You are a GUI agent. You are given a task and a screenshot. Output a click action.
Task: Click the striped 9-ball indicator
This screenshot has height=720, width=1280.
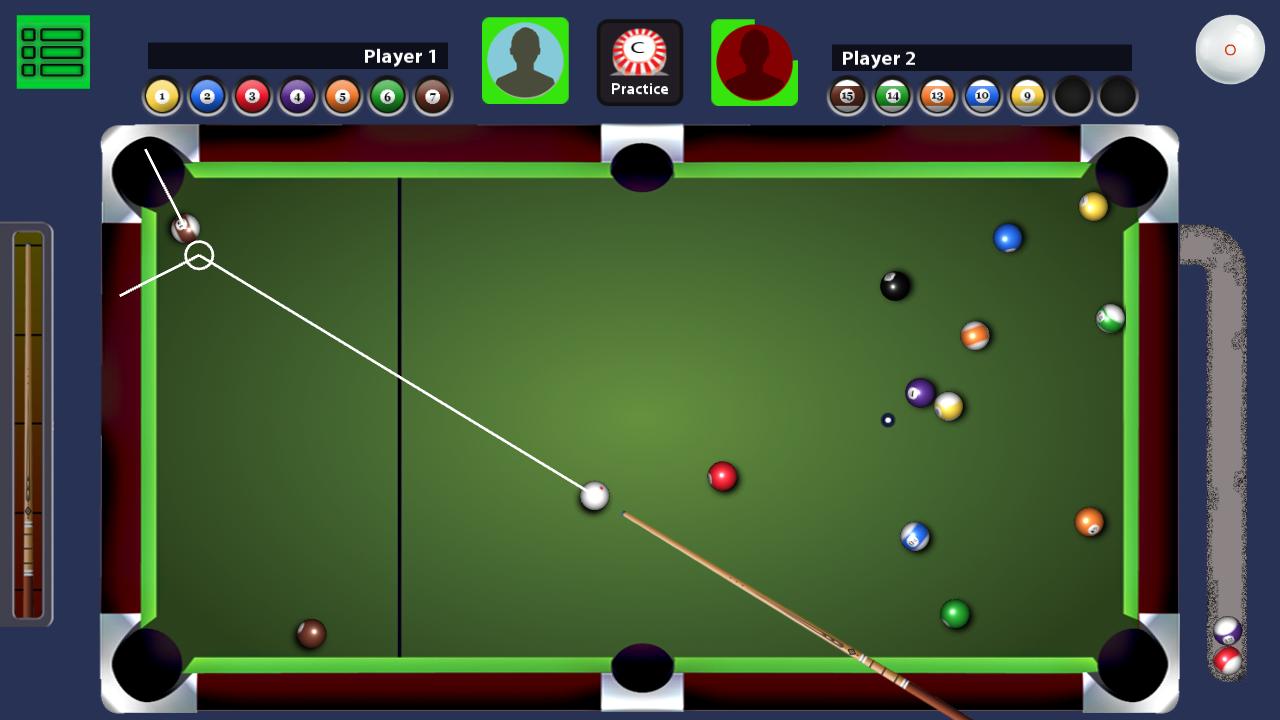coord(1027,95)
